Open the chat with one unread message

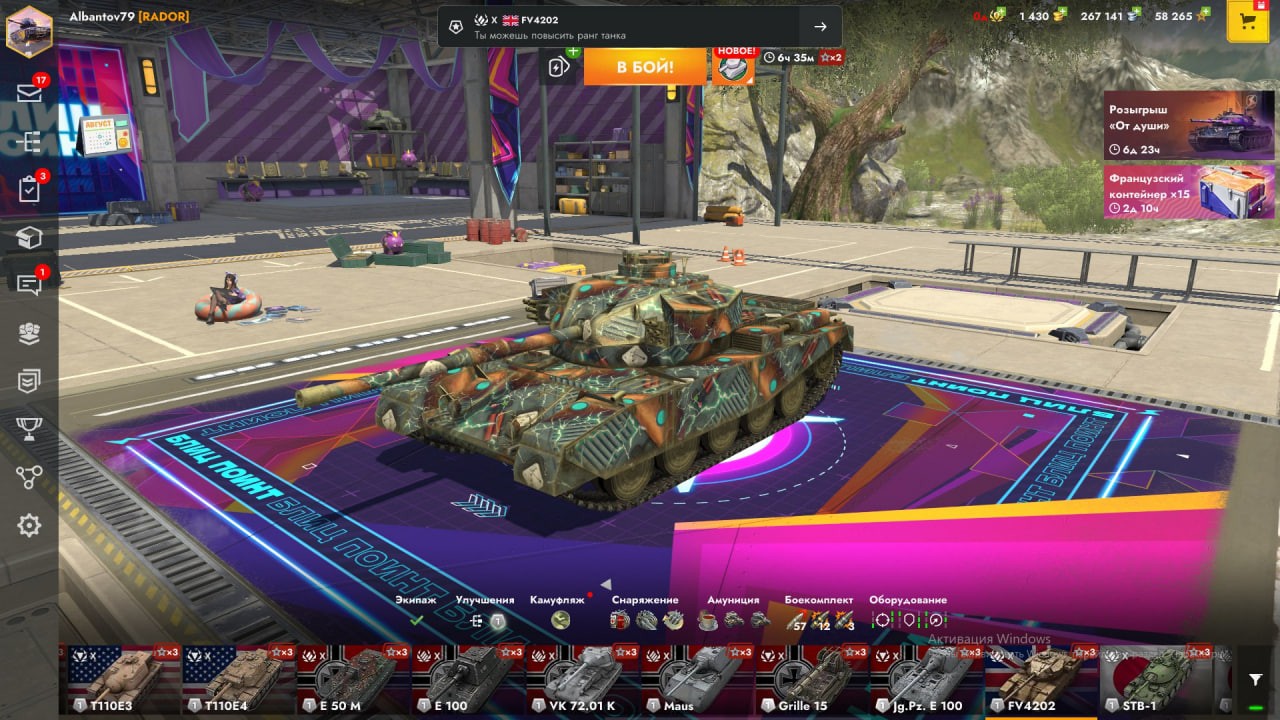tap(29, 284)
